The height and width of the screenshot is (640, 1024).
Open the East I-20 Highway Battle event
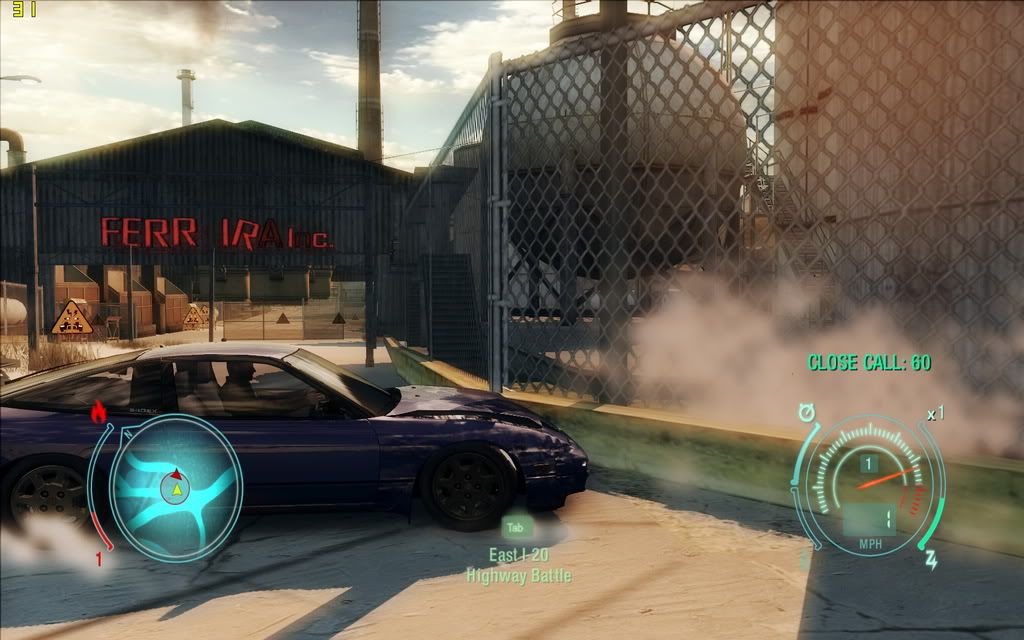click(518, 565)
